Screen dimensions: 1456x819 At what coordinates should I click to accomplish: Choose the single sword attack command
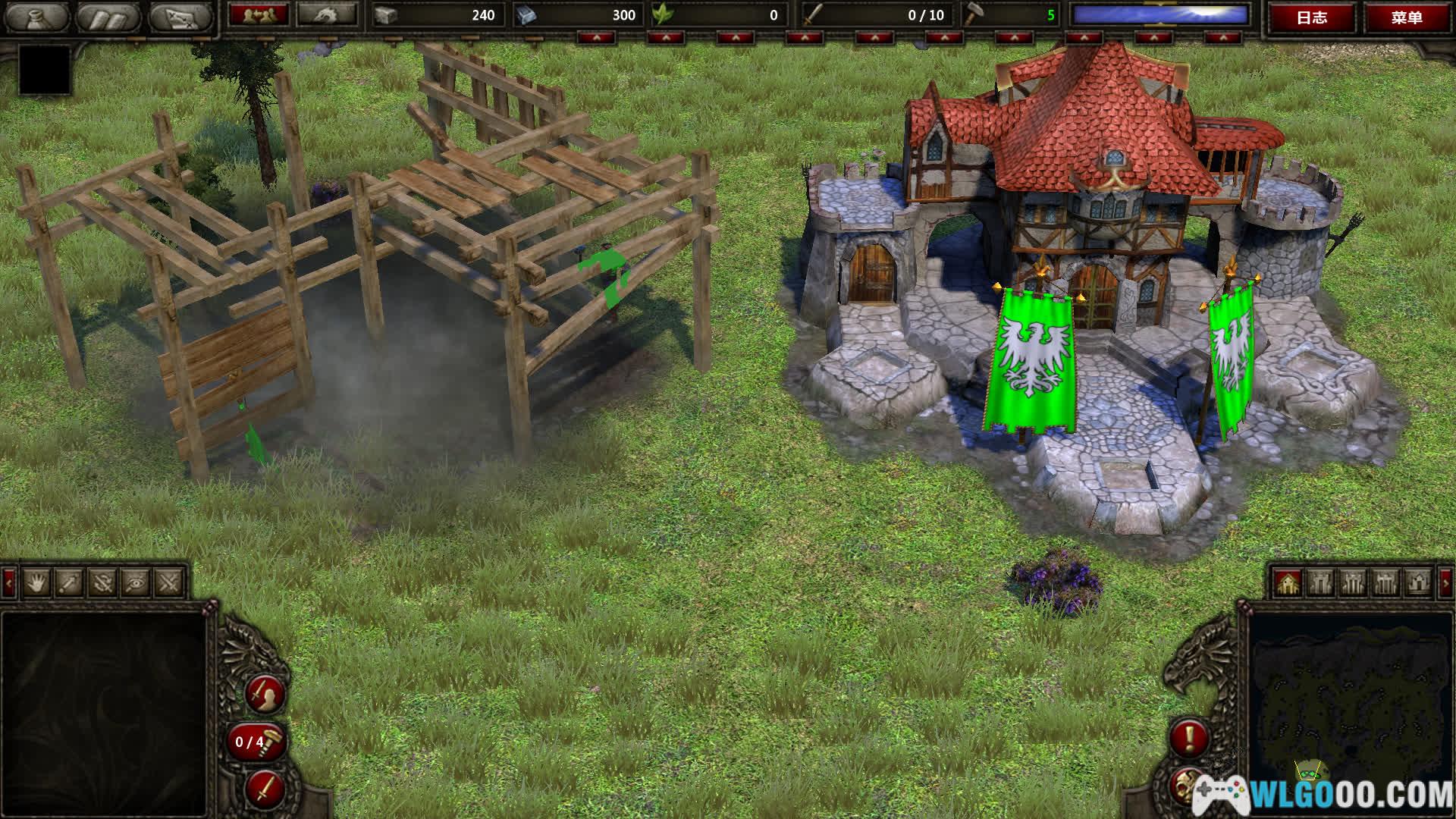pos(70,582)
